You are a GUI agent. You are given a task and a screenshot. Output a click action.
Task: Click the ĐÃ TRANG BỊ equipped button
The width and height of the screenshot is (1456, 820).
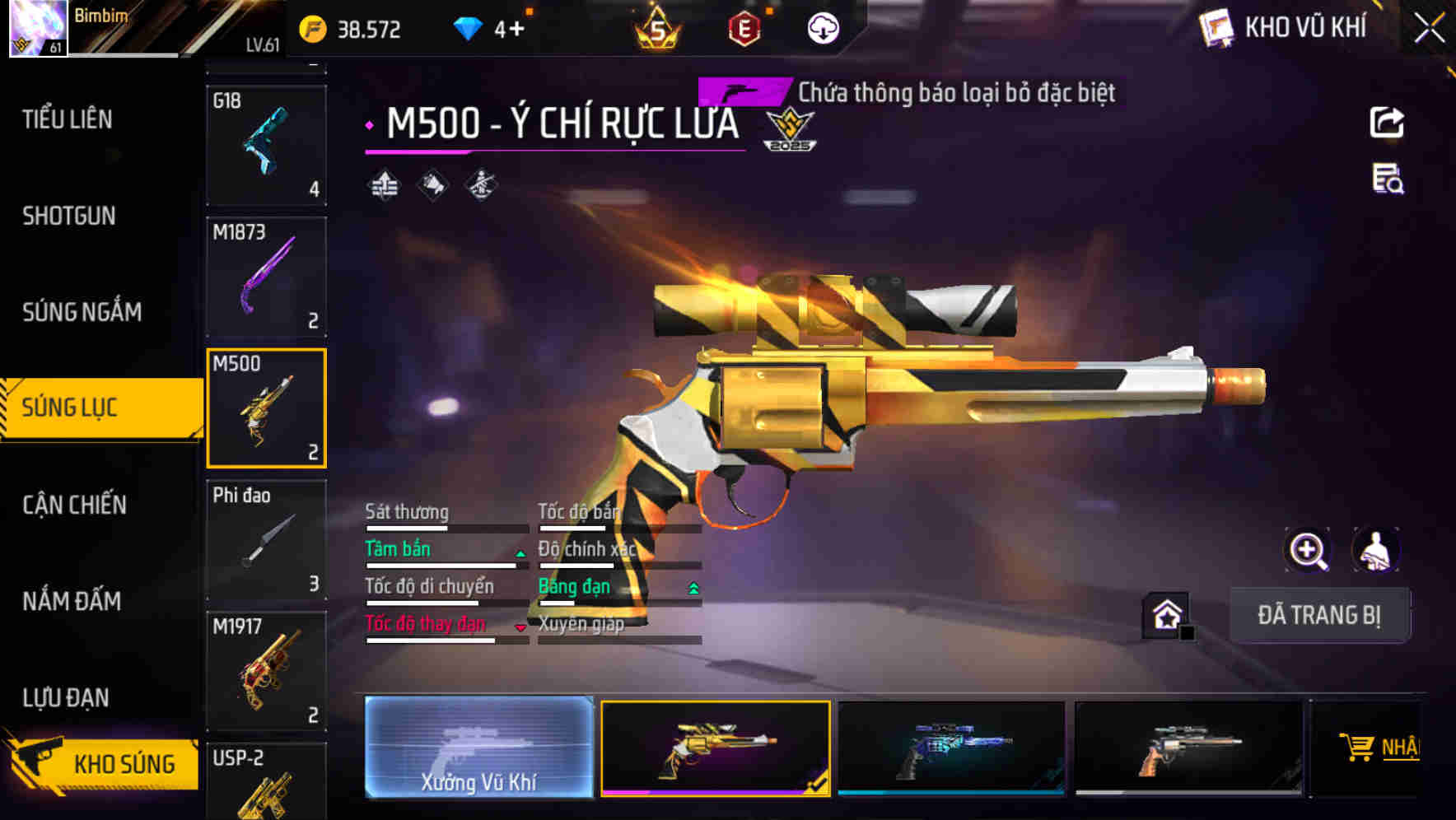pyautogui.click(x=1320, y=614)
